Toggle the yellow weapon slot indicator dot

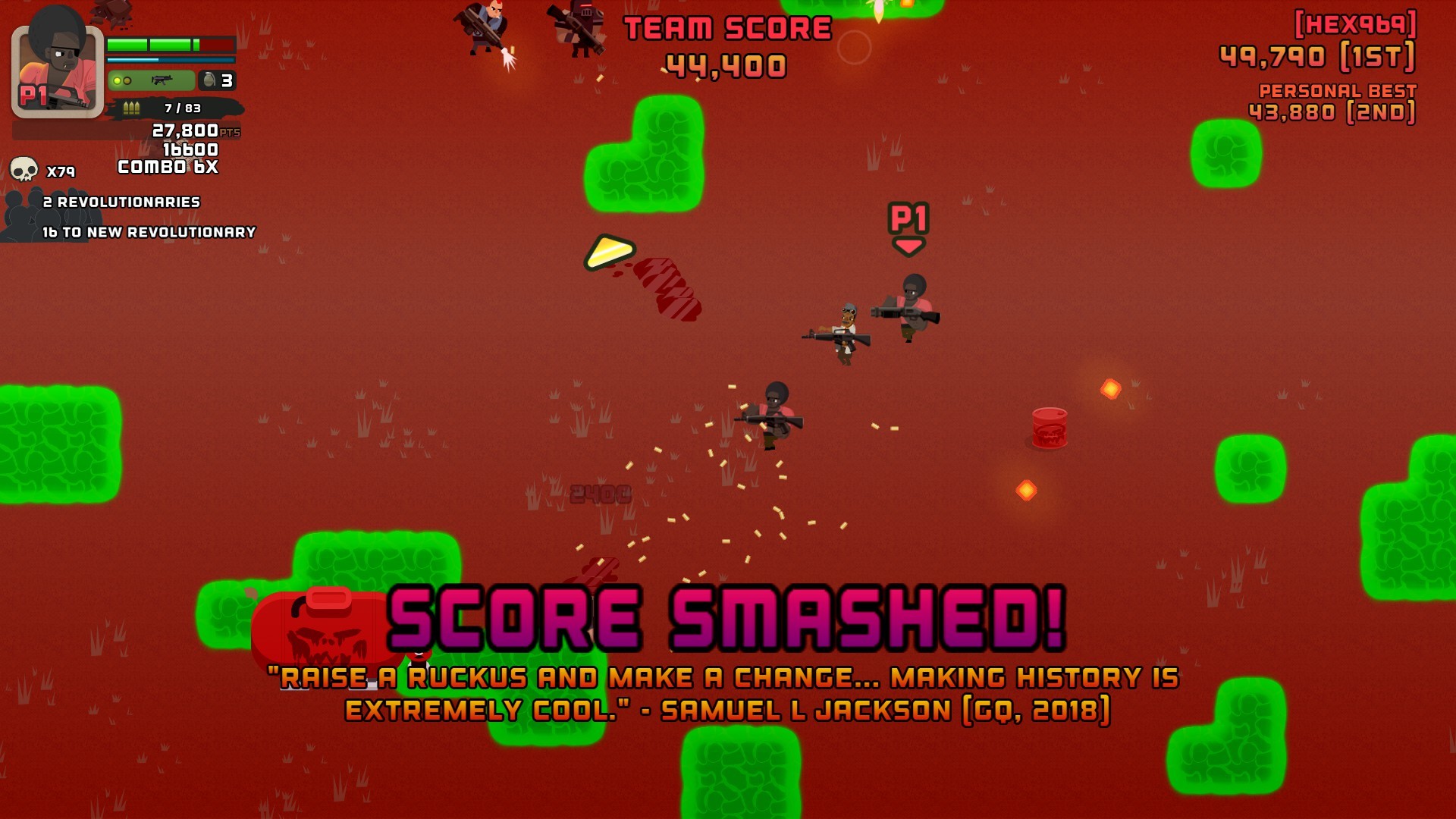[118, 80]
